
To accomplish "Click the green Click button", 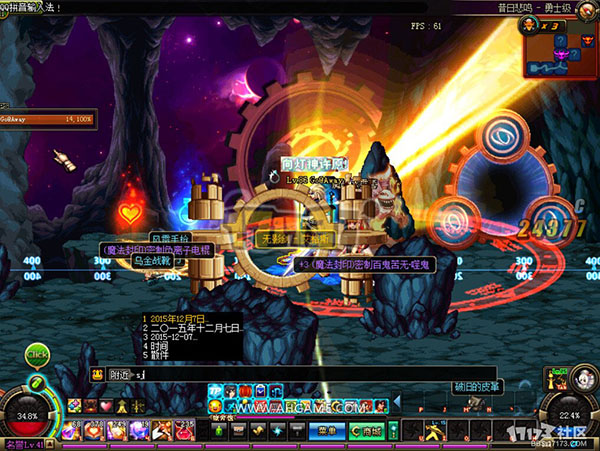I will [x=37, y=354].
